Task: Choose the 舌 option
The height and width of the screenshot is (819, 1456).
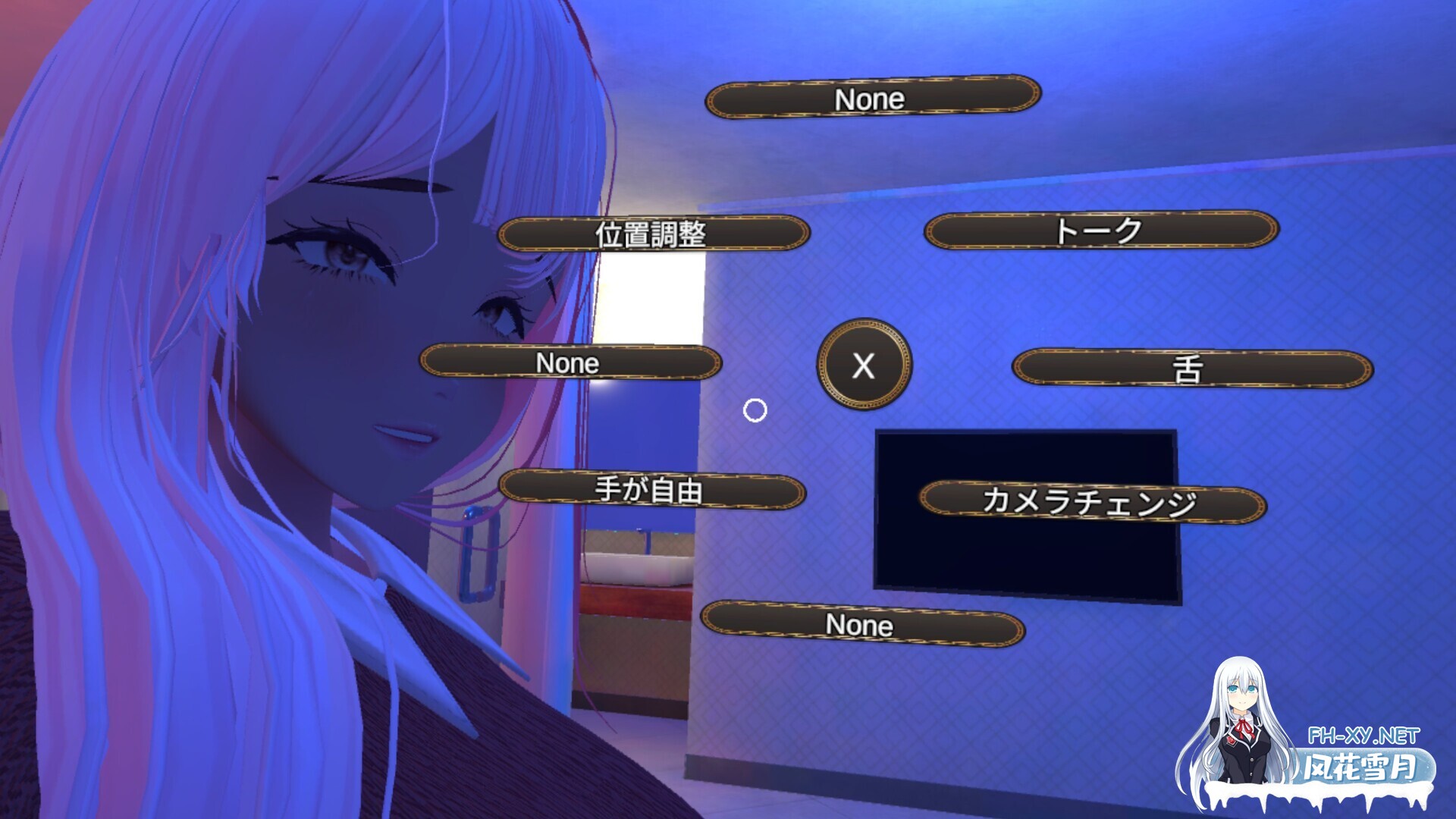Action: 1192,369
